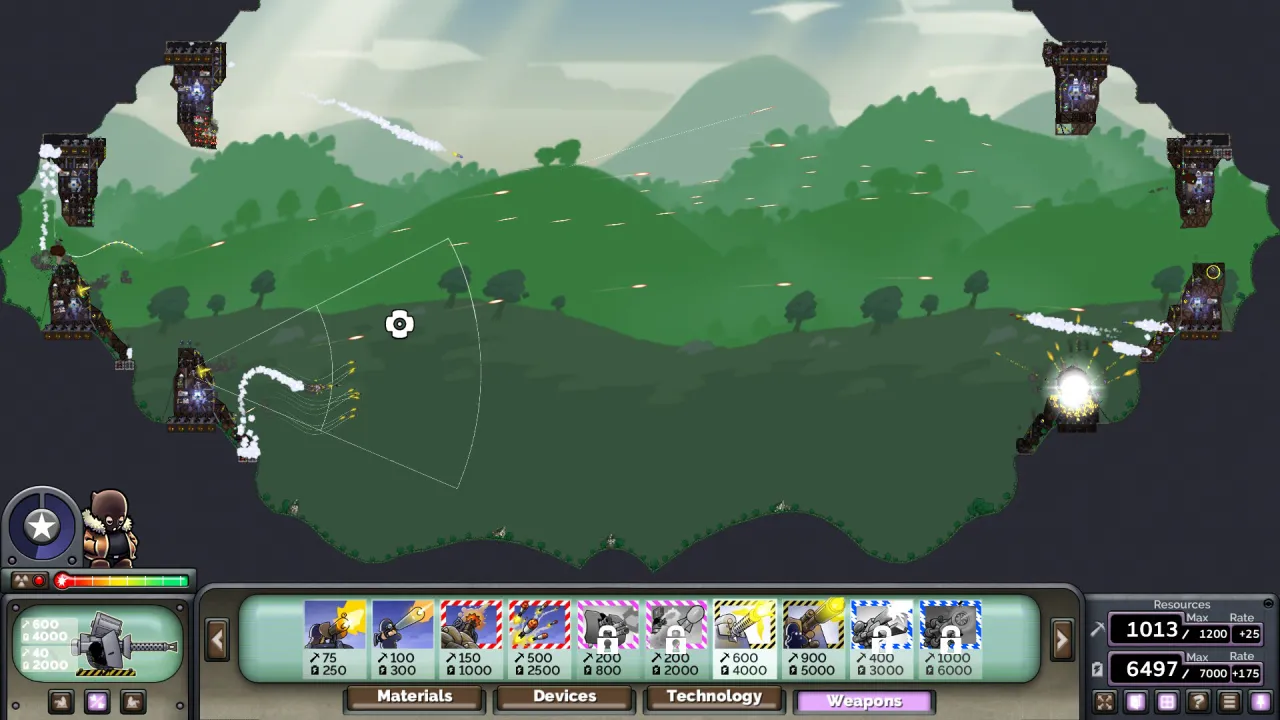Switch to the Materials tab
This screenshot has width=1280, height=720.
[x=413, y=697]
